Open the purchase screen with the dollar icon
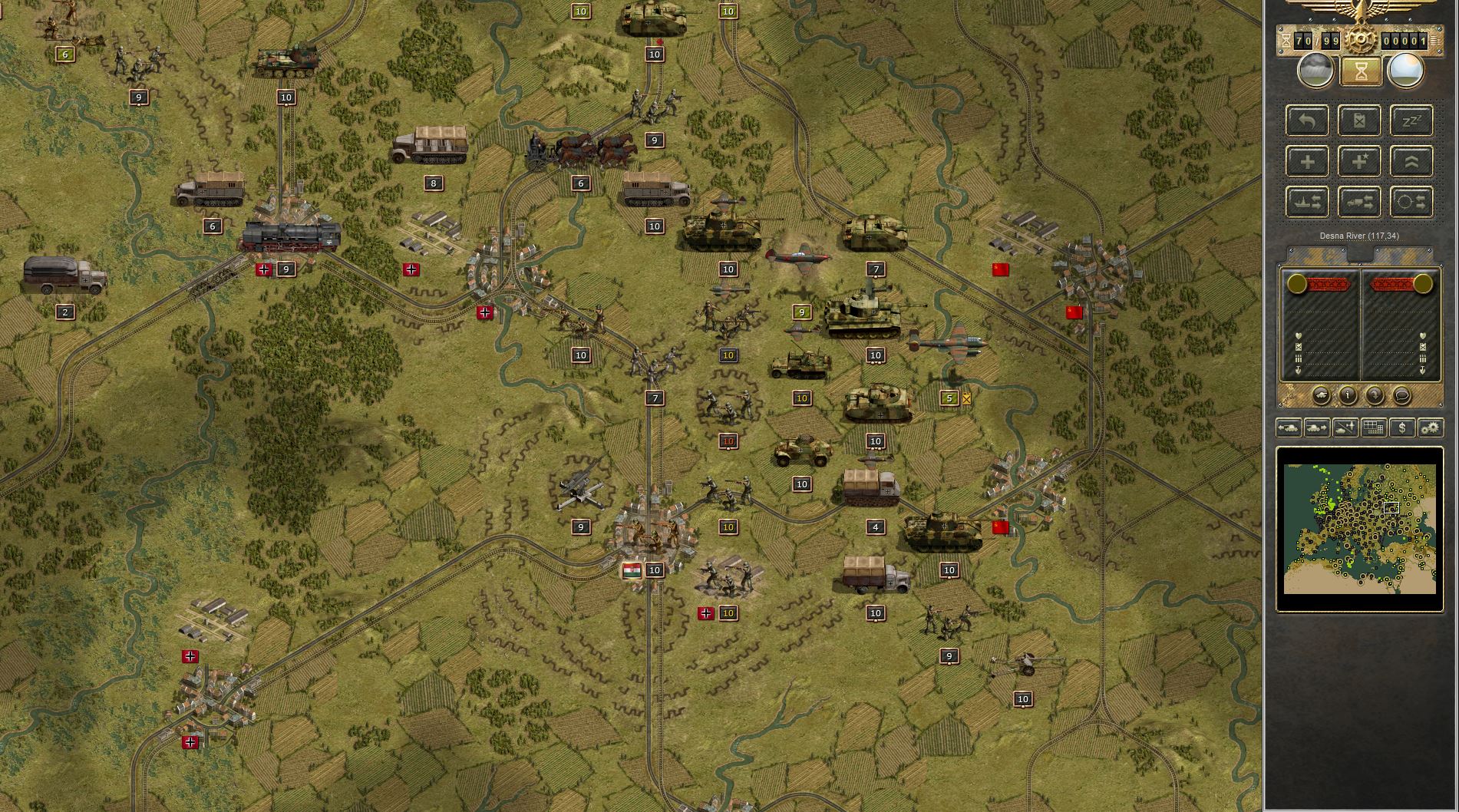The width and height of the screenshot is (1459, 812). click(x=1403, y=428)
